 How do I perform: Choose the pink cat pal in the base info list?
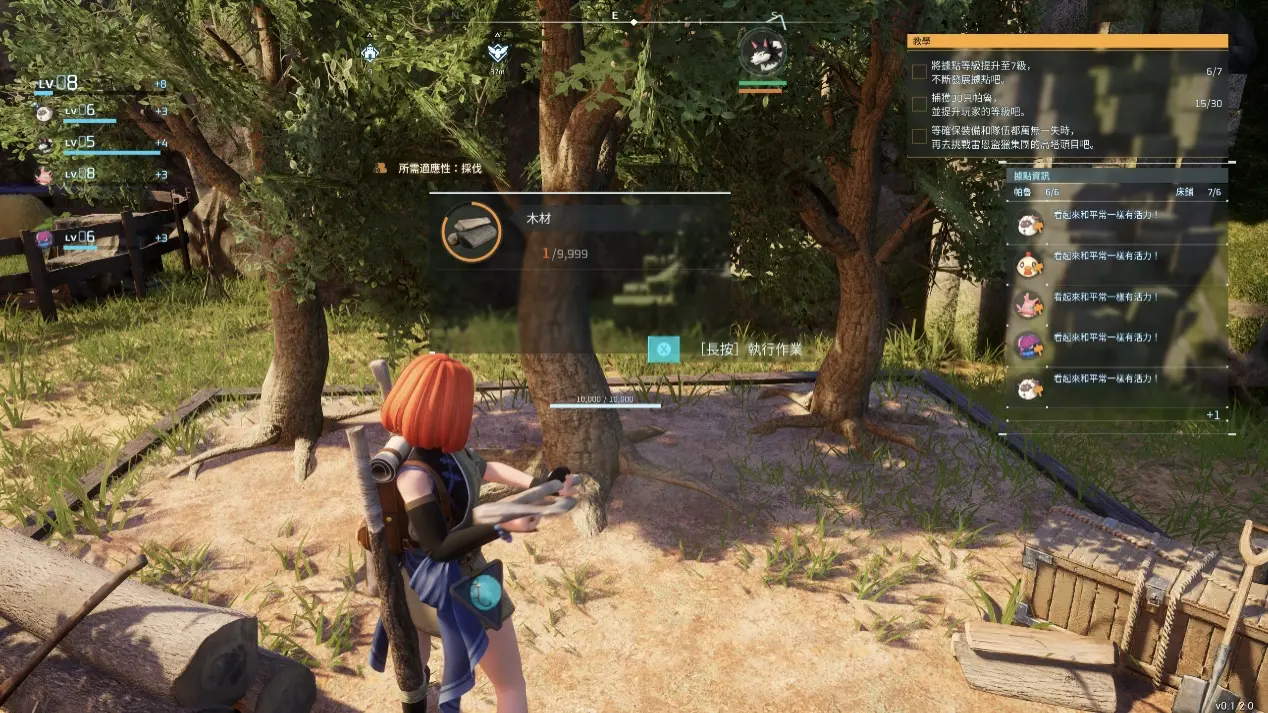(1028, 303)
